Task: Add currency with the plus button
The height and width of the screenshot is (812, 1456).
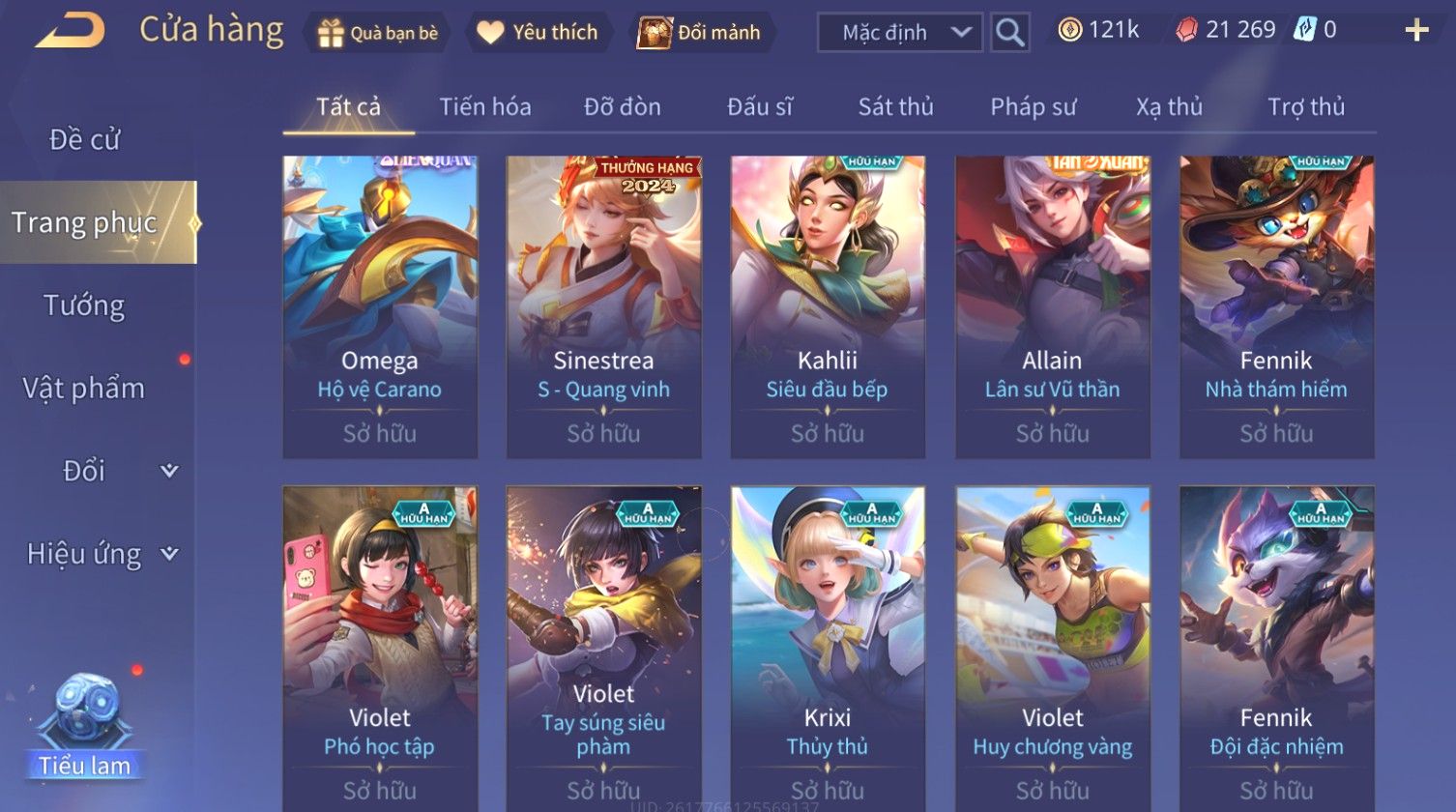Action: 1416,31
